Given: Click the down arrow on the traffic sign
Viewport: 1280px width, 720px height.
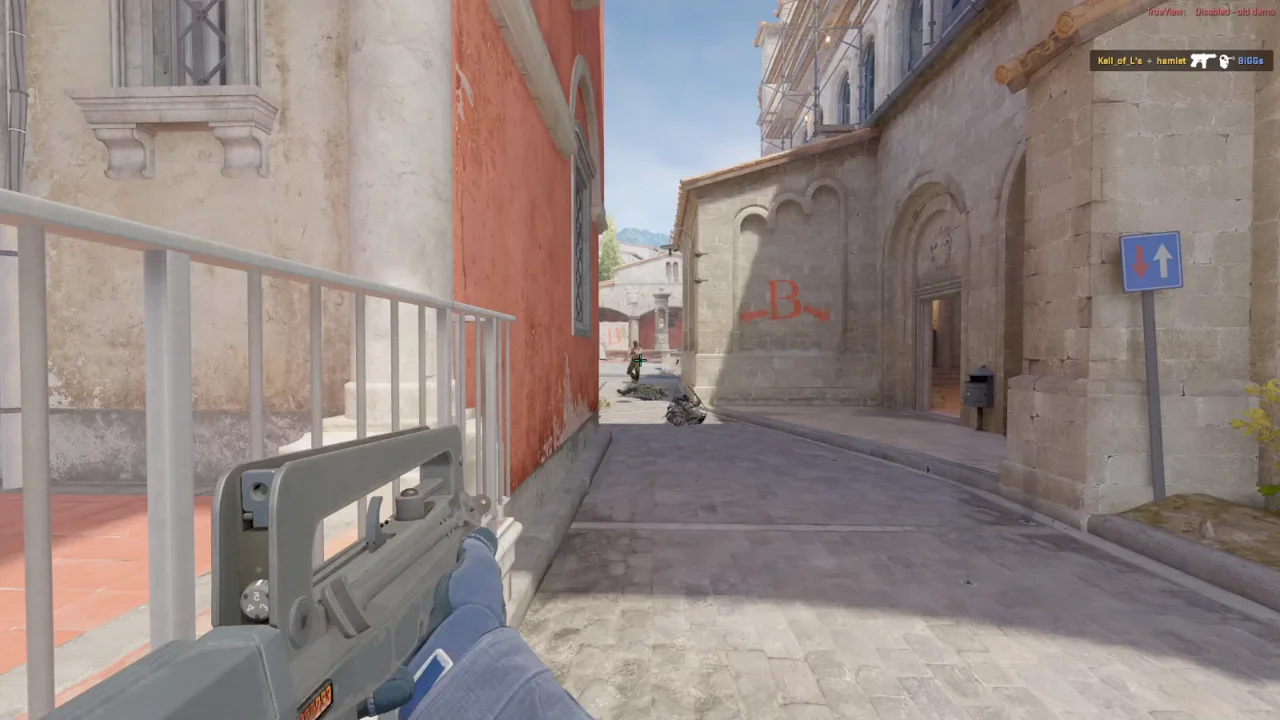Looking at the screenshot, I should [1140, 260].
